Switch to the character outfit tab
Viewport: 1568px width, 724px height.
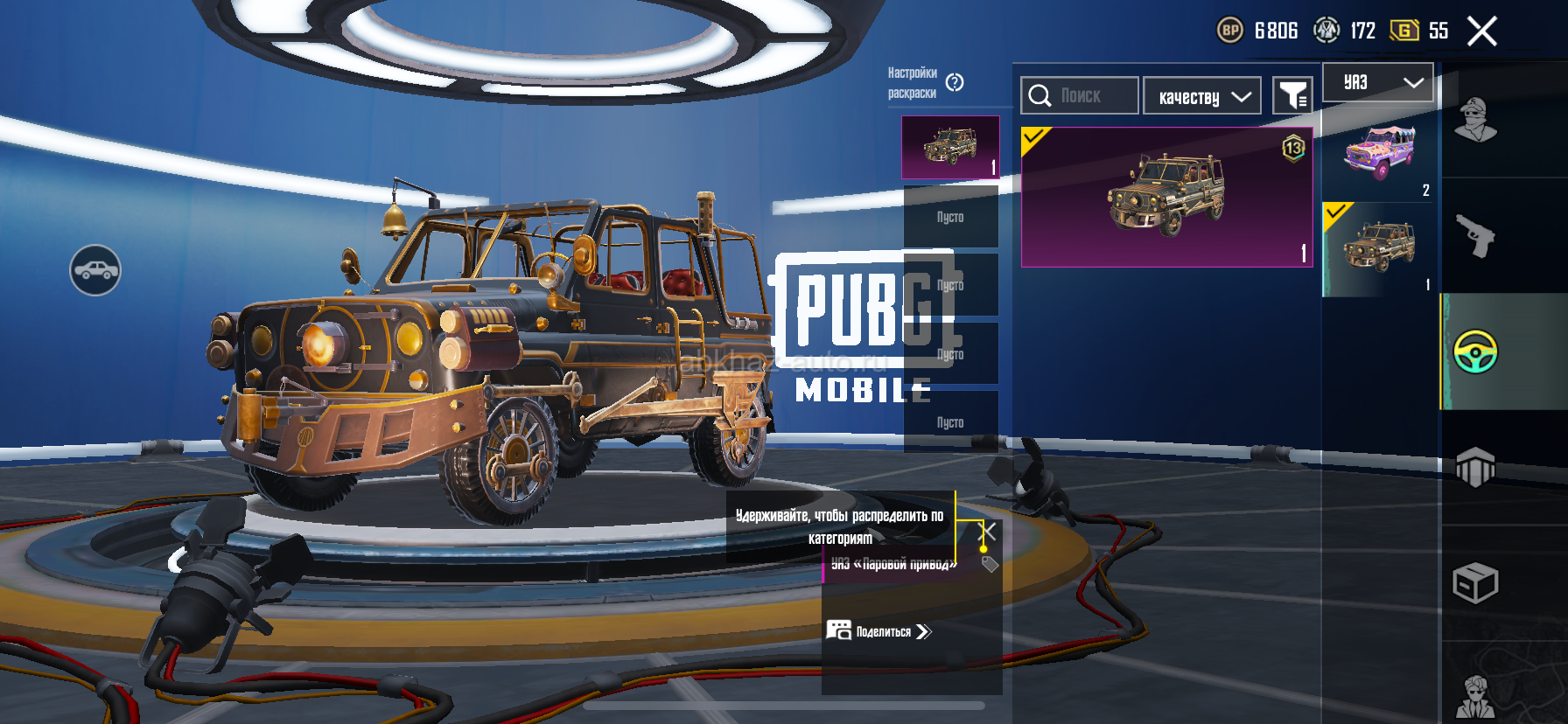click(1475, 120)
